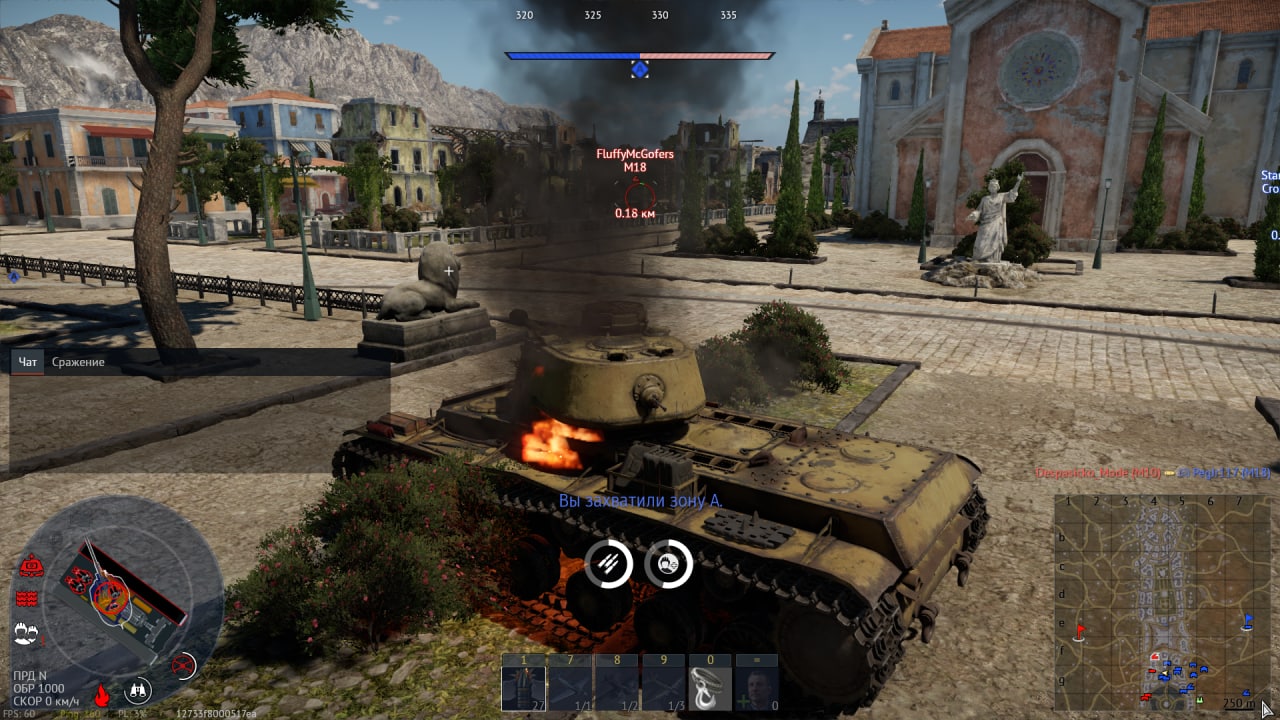1280x720 pixels.
Task: Click the blue flag marker on minimap
Action: point(1248,621)
